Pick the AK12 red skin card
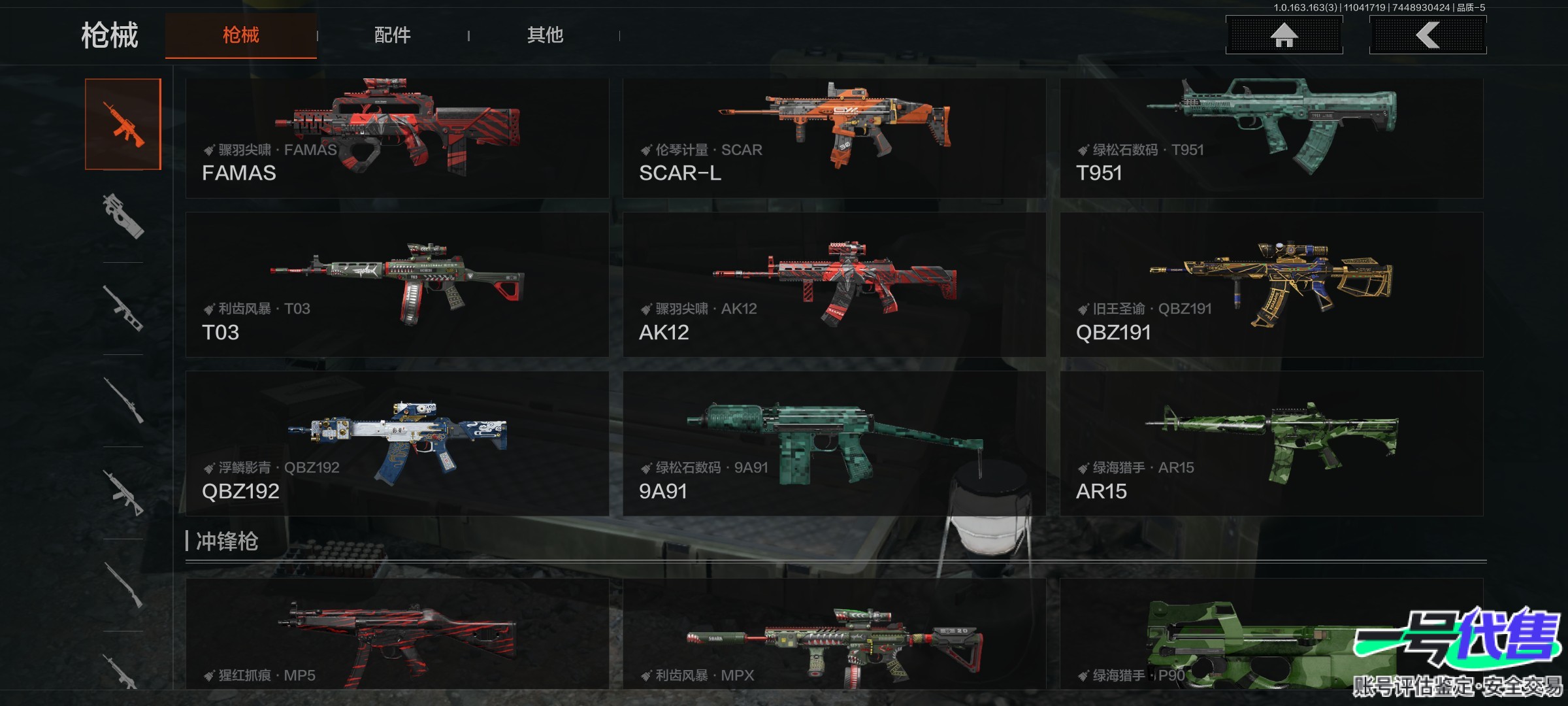 [x=834, y=284]
